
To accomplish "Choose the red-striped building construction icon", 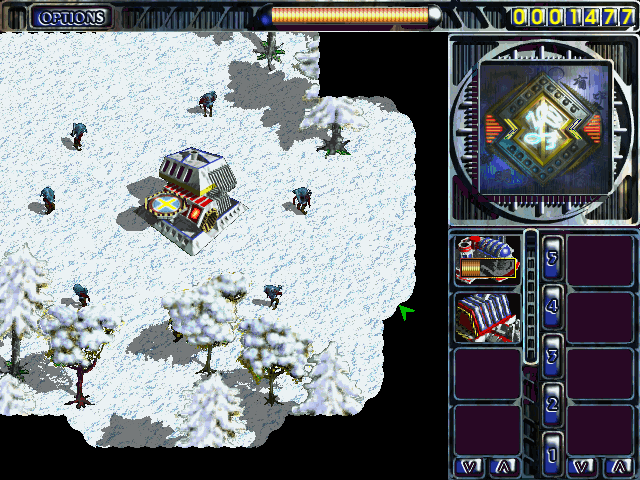I will point(487,316).
